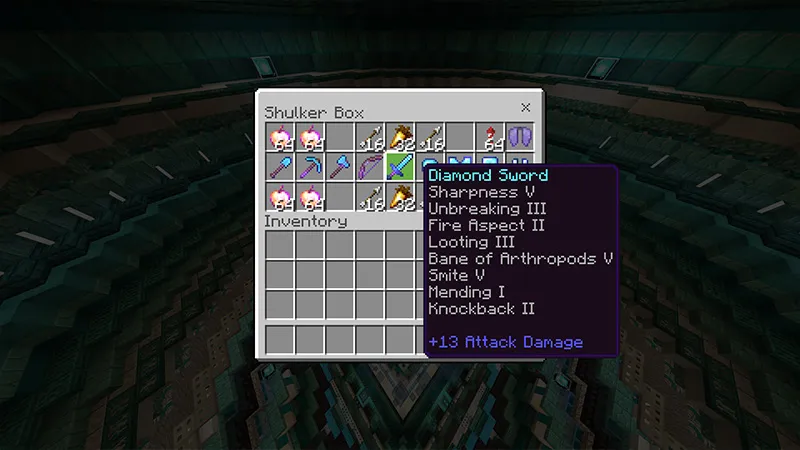Grab the diamond pickaxe
This screenshot has width=800, height=450.
coord(310,167)
